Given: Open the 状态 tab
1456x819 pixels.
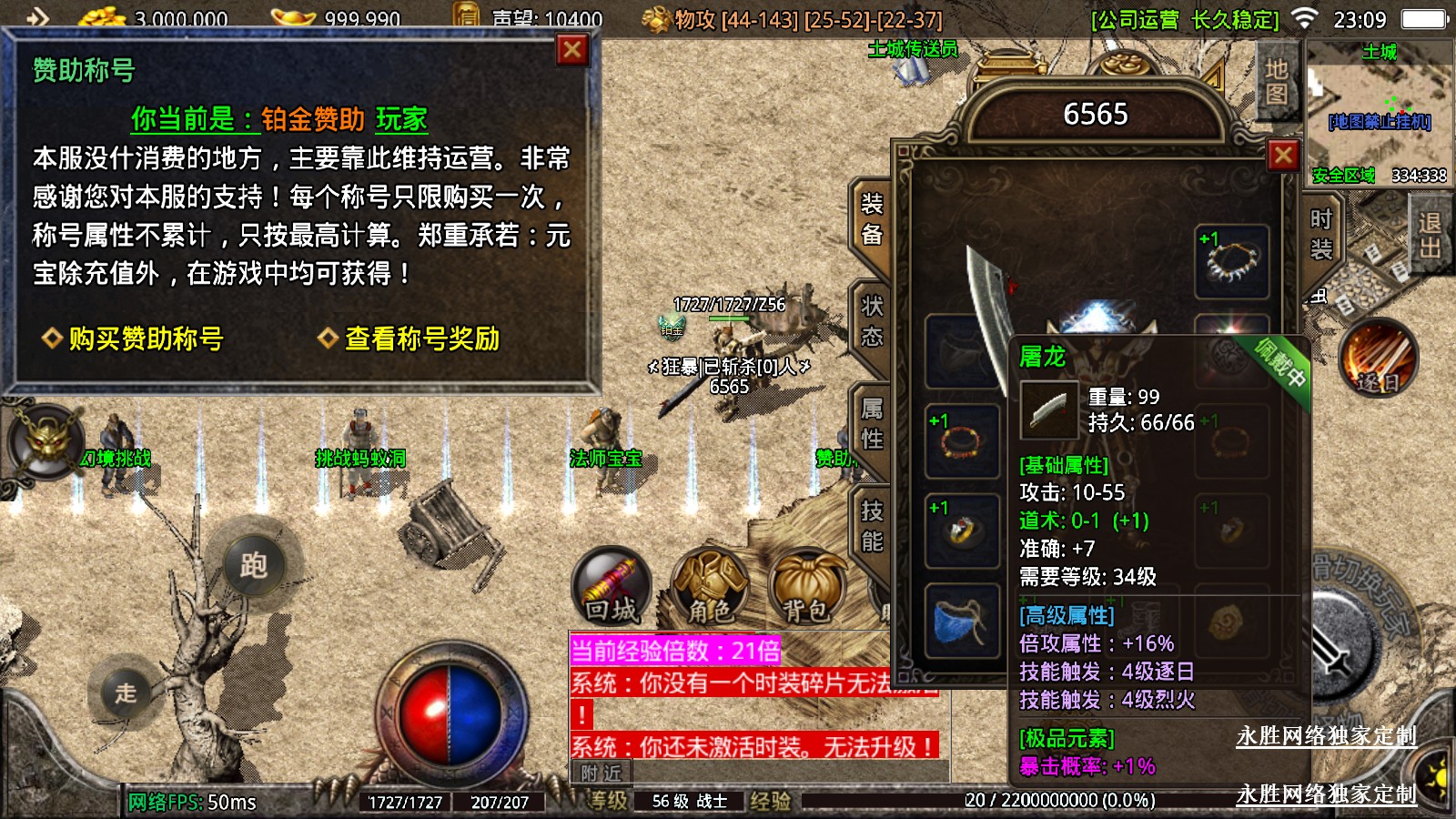Looking at the screenshot, I should [871, 321].
